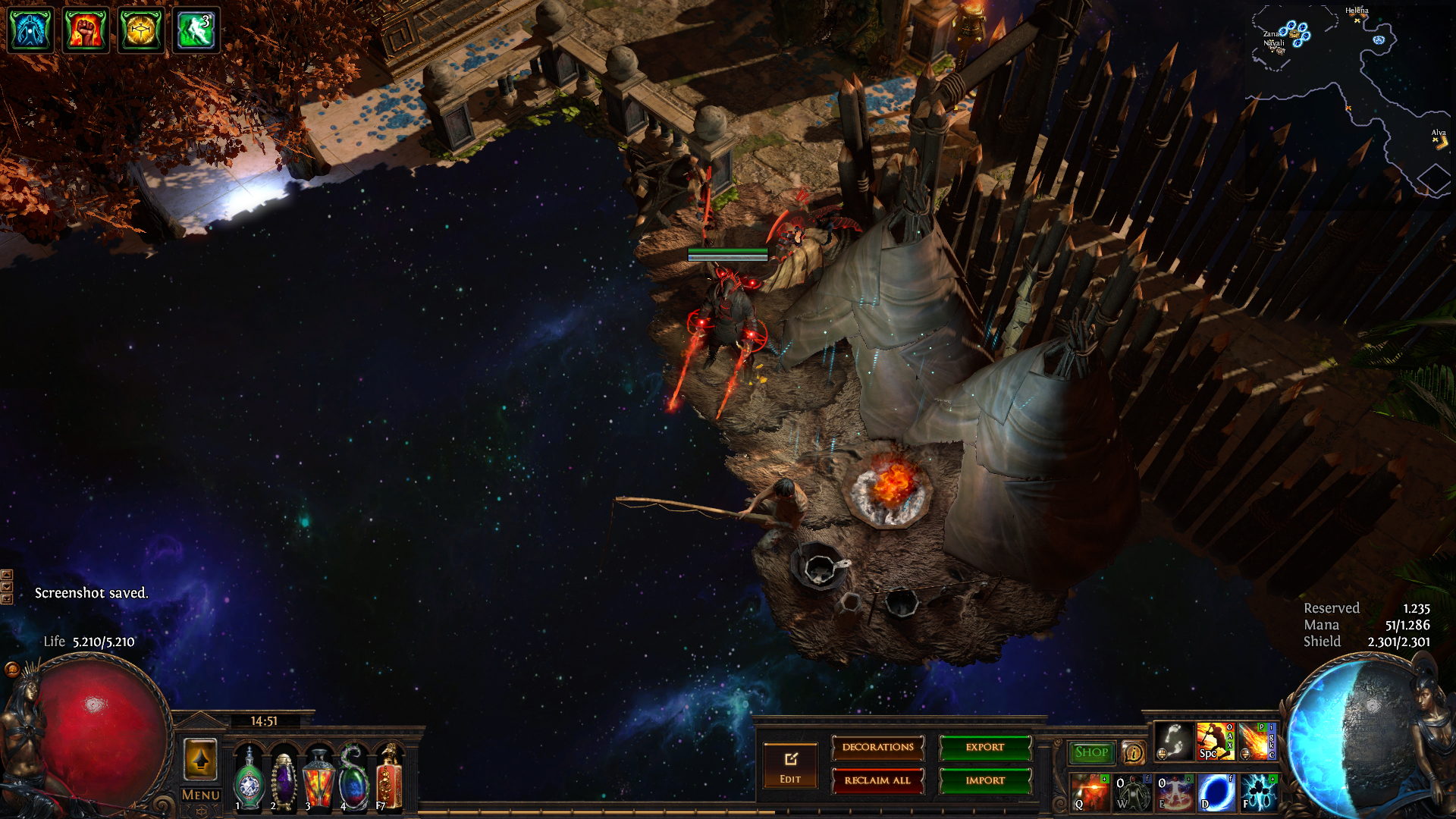
Task: Open the green Shop button
Action: (x=1091, y=752)
